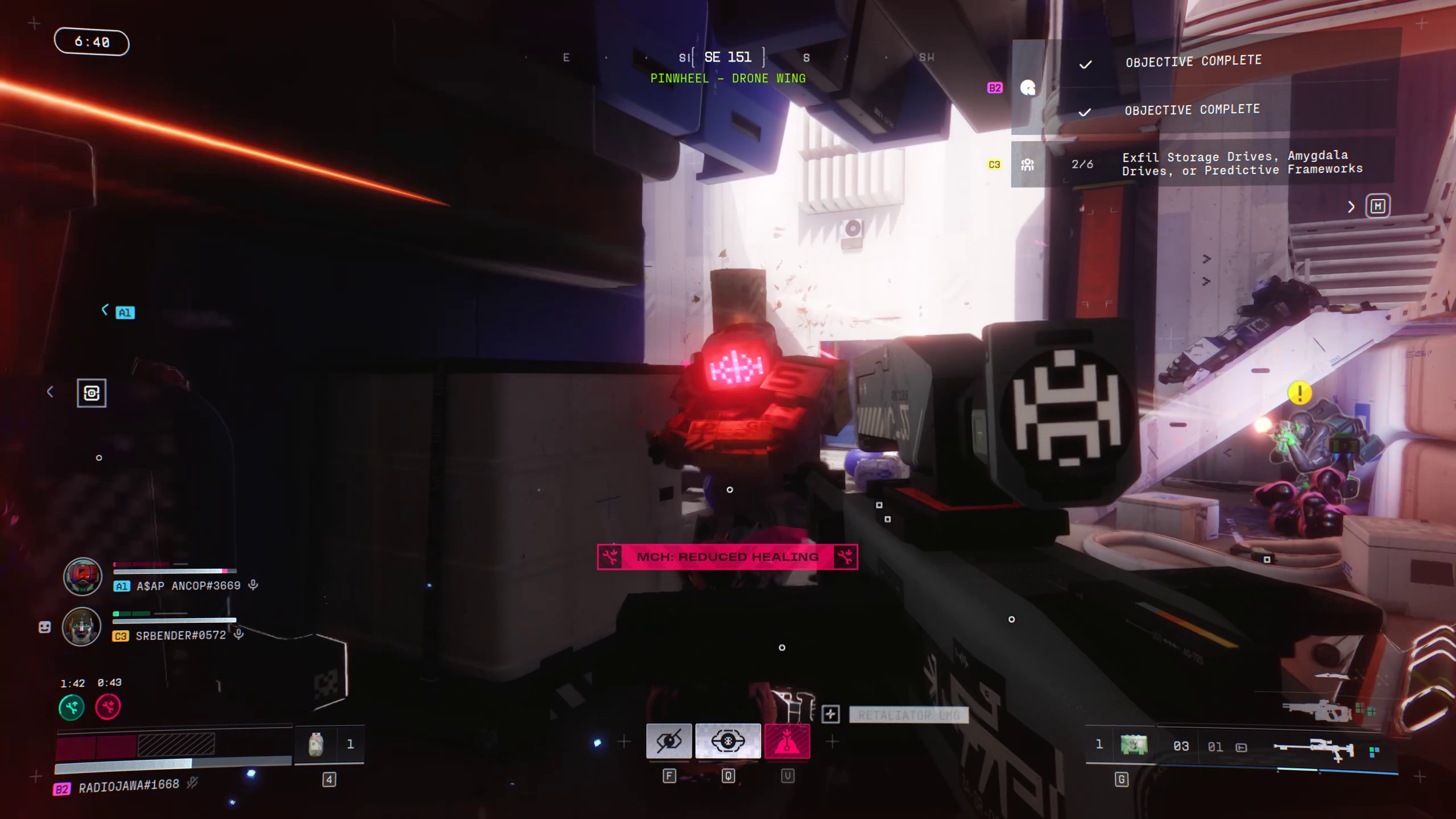Select the first Objective Complete entry
The width and height of the screenshot is (1456, 819).
[1193, 61]
